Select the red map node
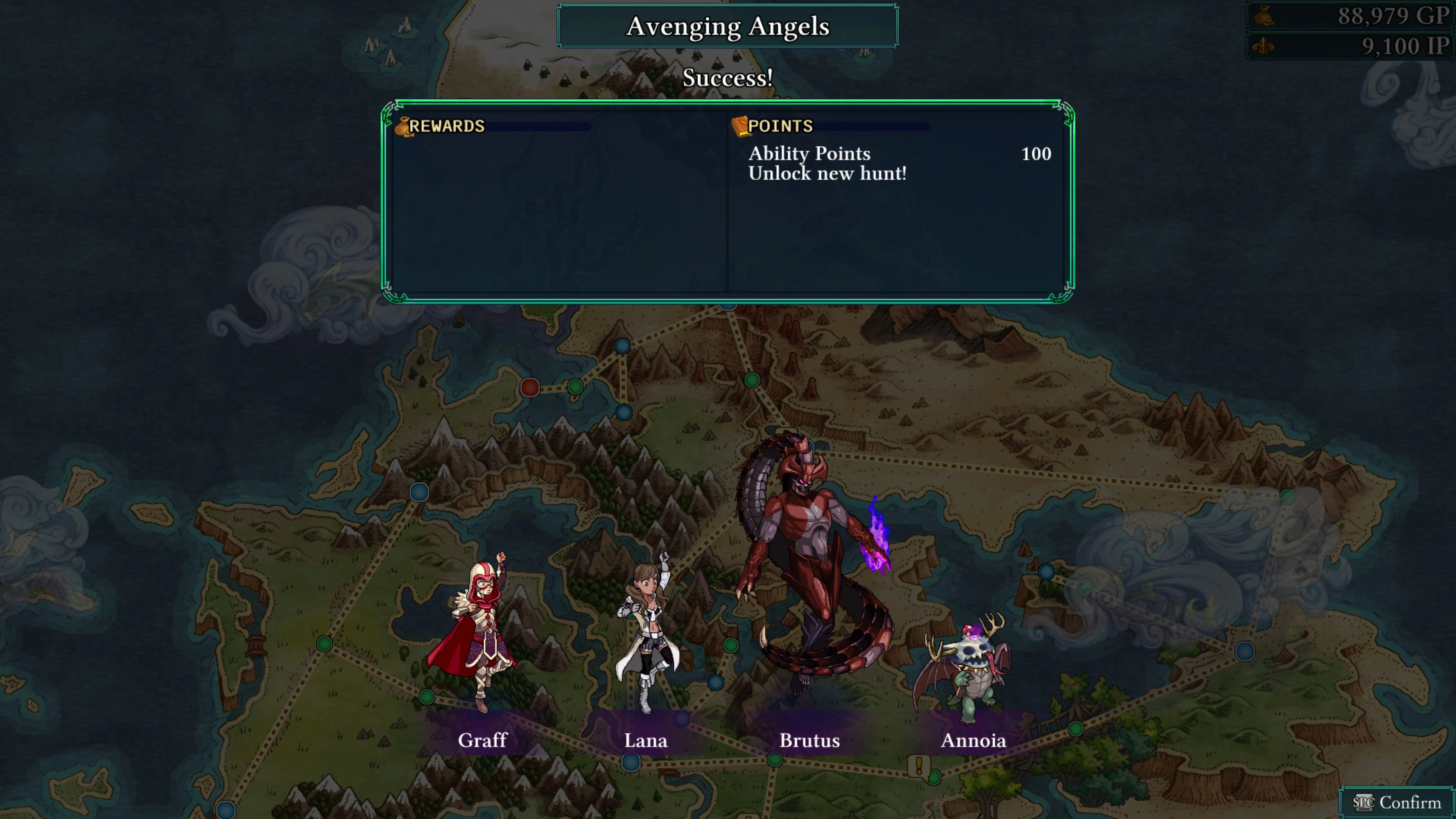 [530, 387]
